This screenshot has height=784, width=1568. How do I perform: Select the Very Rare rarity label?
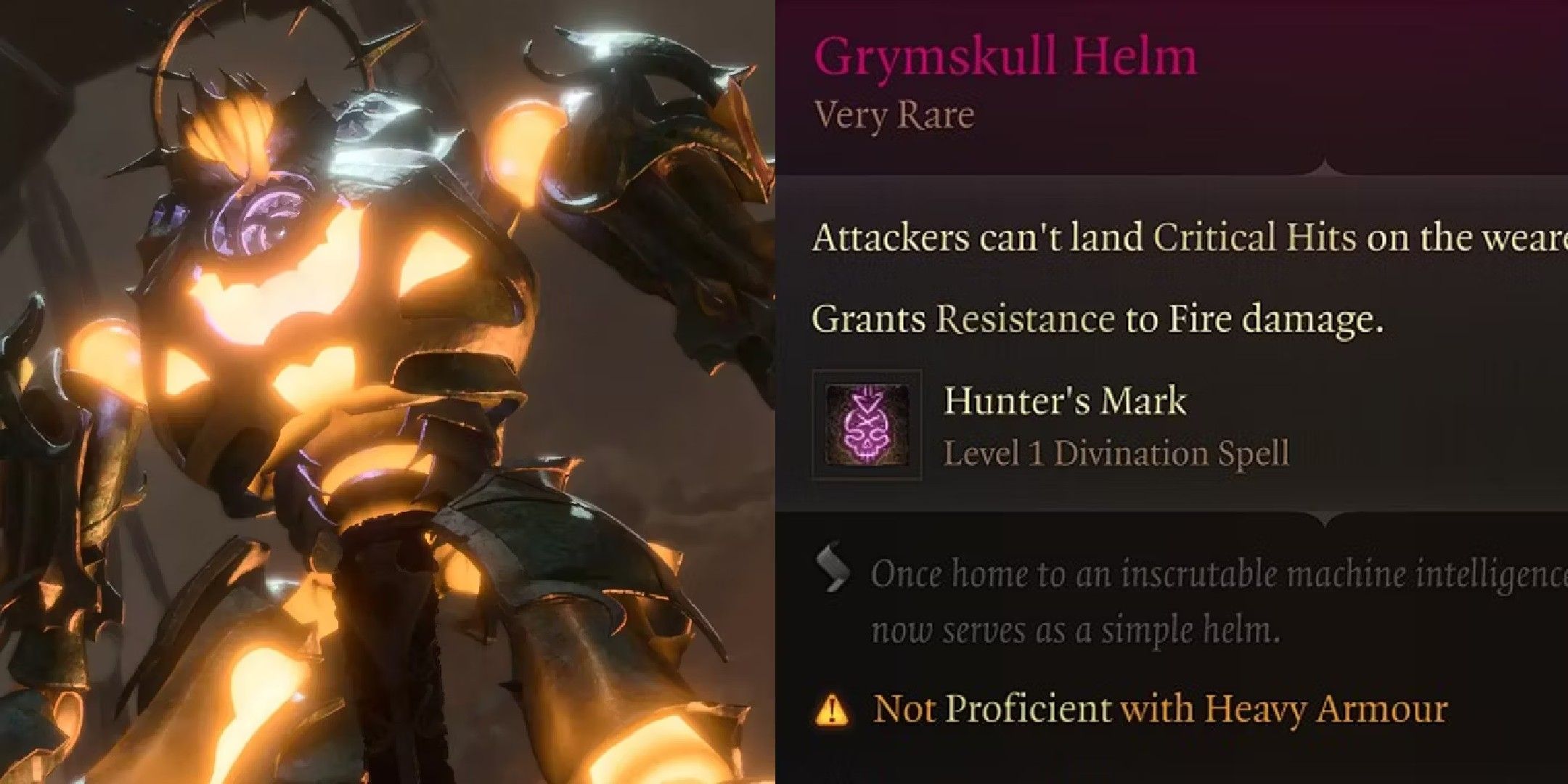tap(893, 113)
